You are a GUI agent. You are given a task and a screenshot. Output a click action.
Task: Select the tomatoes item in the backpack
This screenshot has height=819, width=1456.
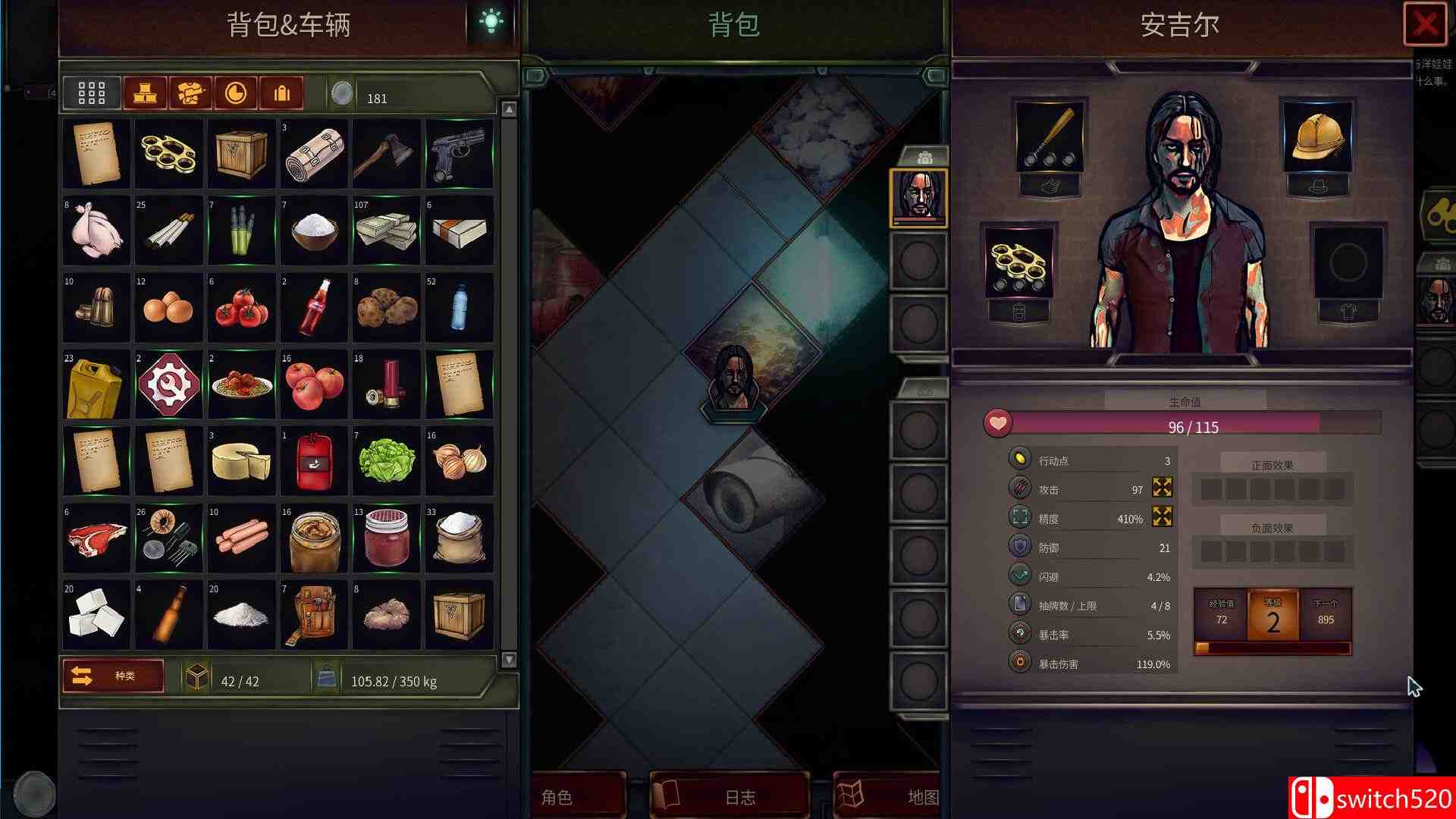click(241, 307)
